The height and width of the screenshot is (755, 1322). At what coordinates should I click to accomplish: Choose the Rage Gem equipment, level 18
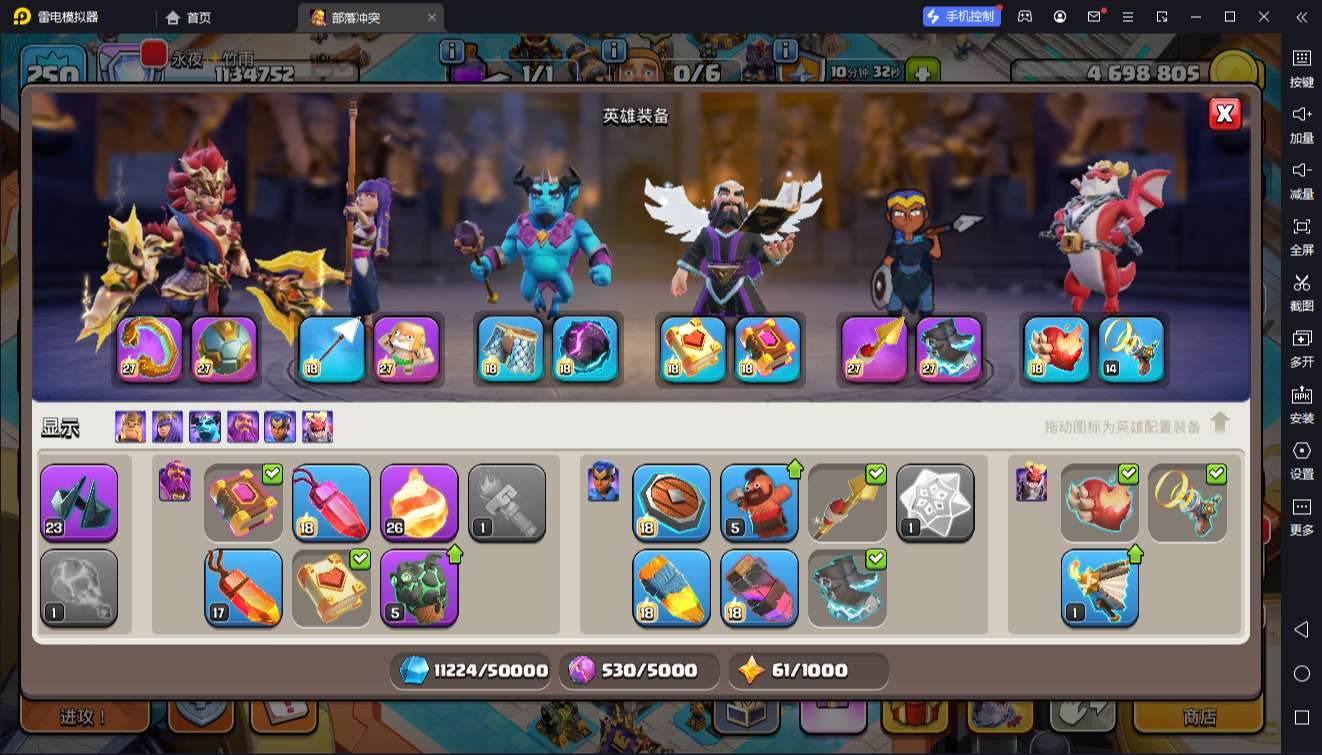click(x=331, y=502)
